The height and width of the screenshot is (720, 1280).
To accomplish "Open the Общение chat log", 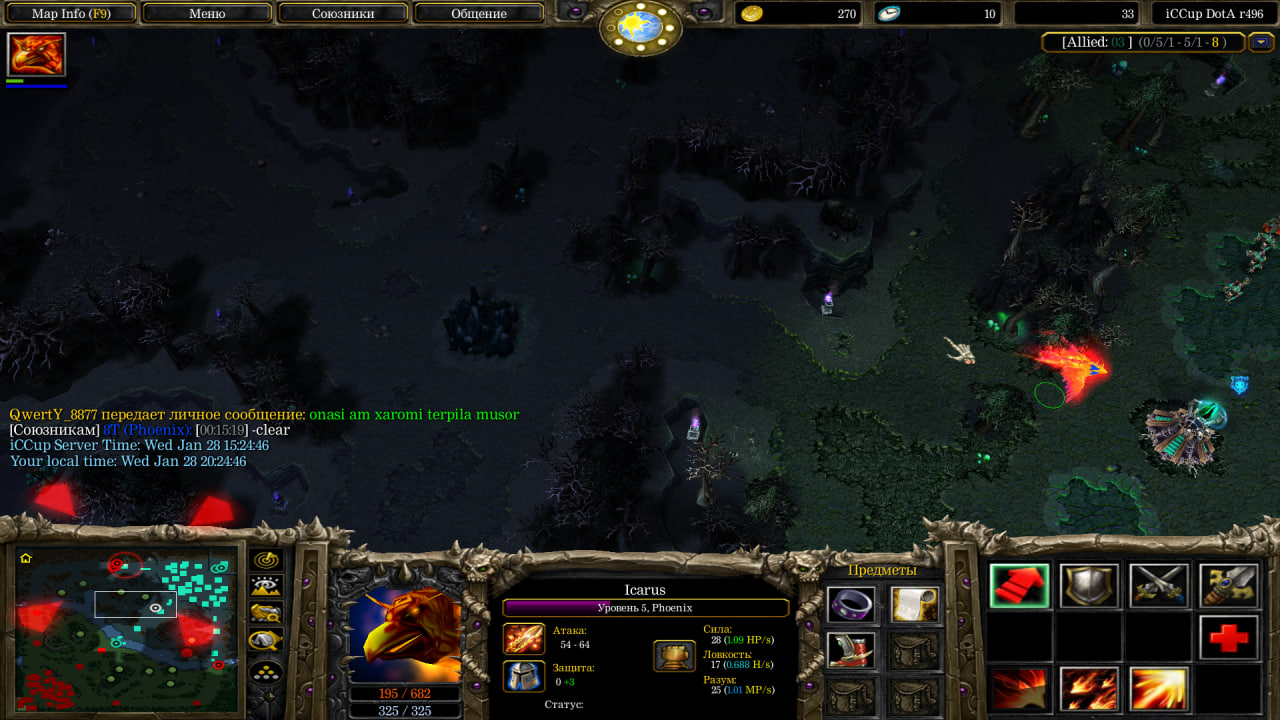I will pos(478,13).
